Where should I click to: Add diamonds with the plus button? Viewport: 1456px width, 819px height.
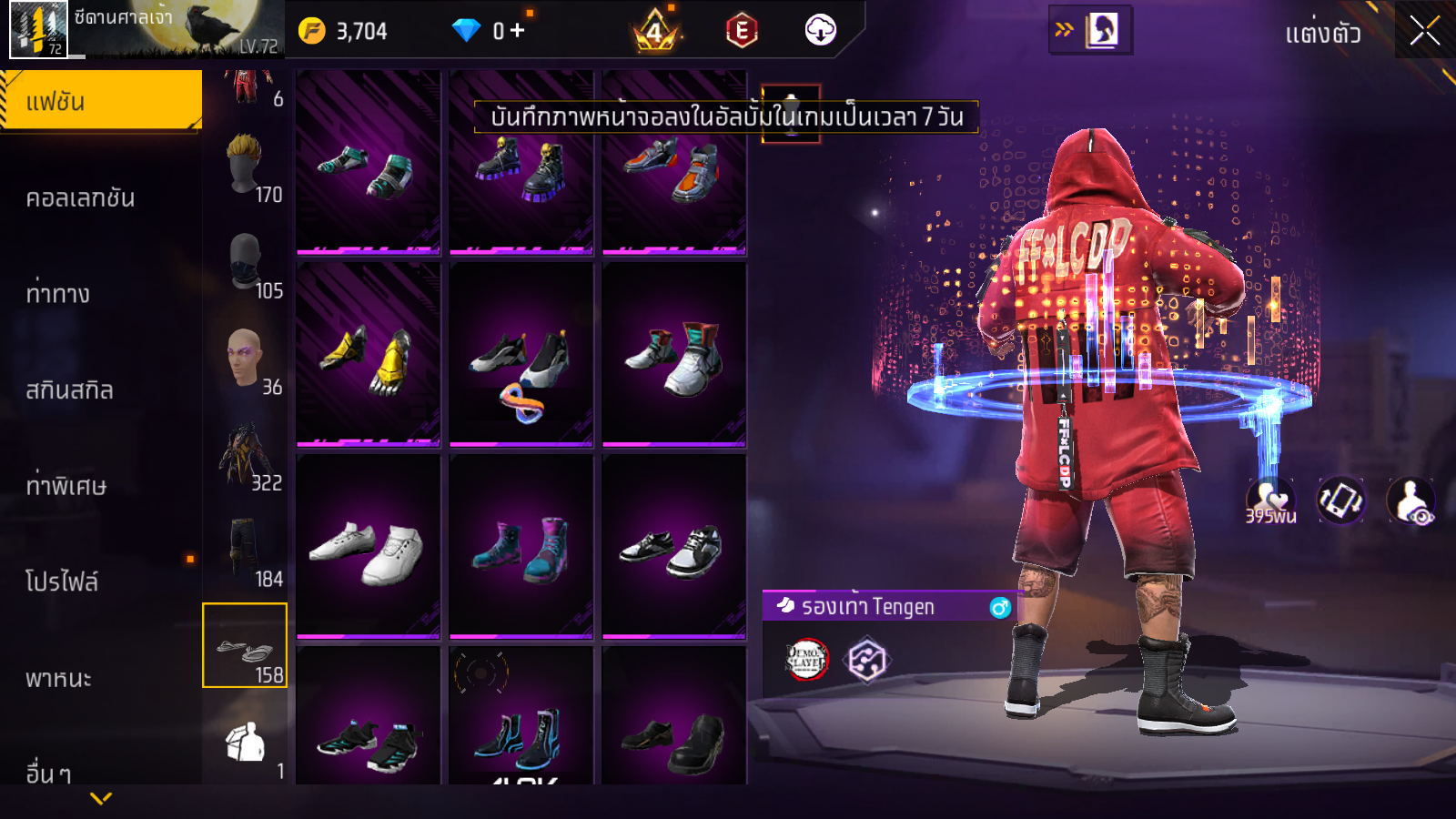click(518, 31)
